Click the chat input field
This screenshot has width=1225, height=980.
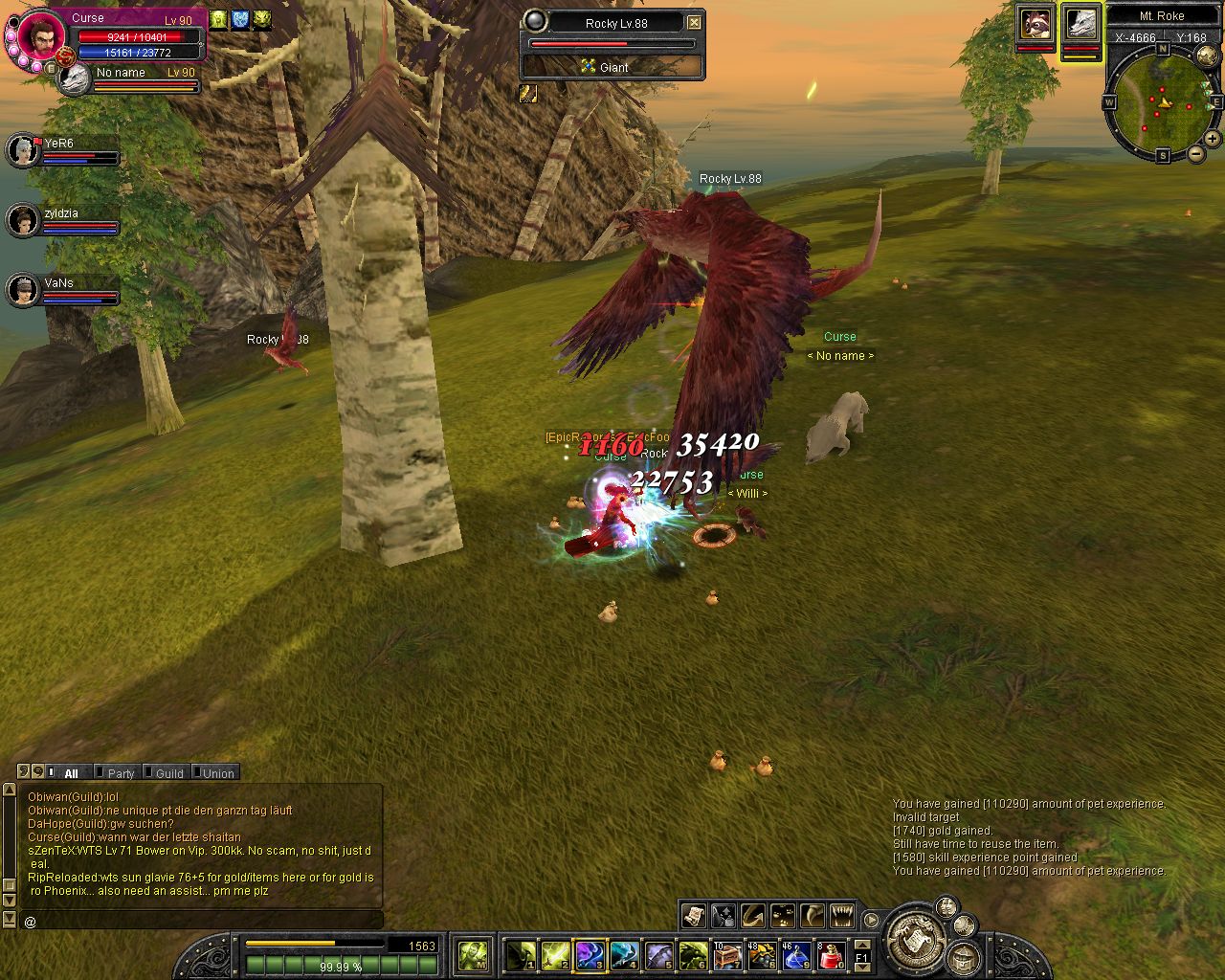[201, 922]
